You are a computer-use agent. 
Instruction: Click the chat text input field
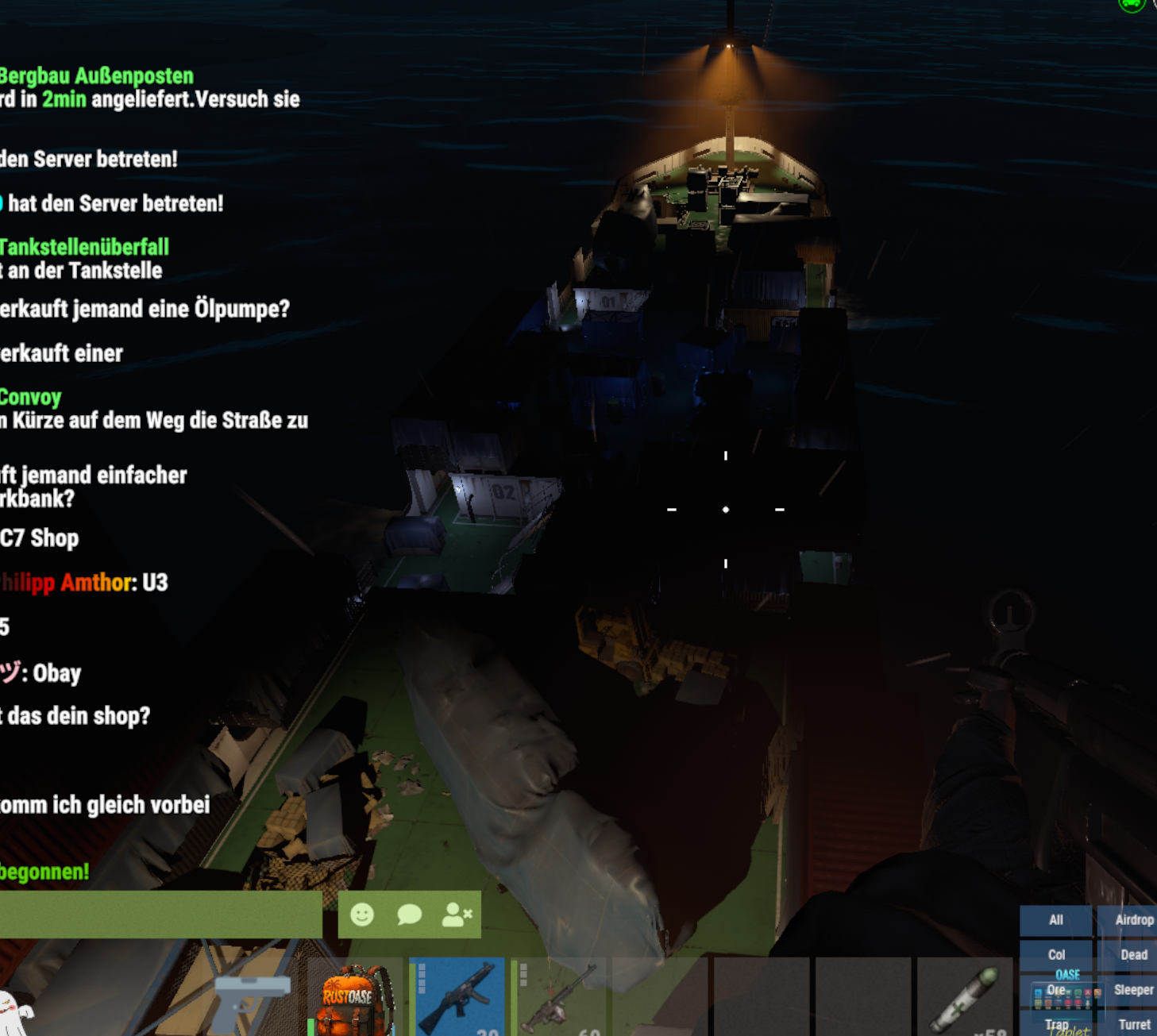point(159,915)
